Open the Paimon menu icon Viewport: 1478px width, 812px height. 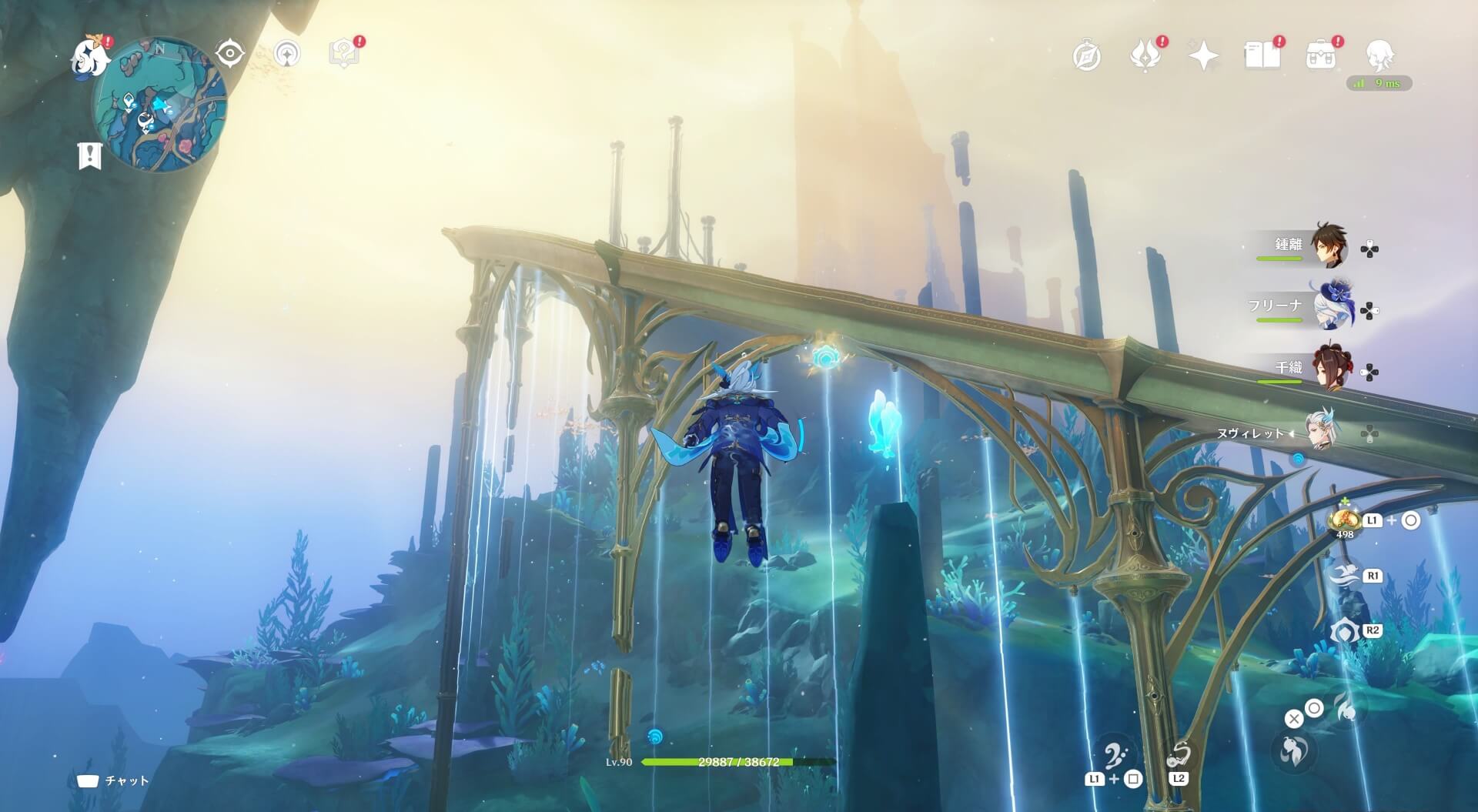point(89,56)
